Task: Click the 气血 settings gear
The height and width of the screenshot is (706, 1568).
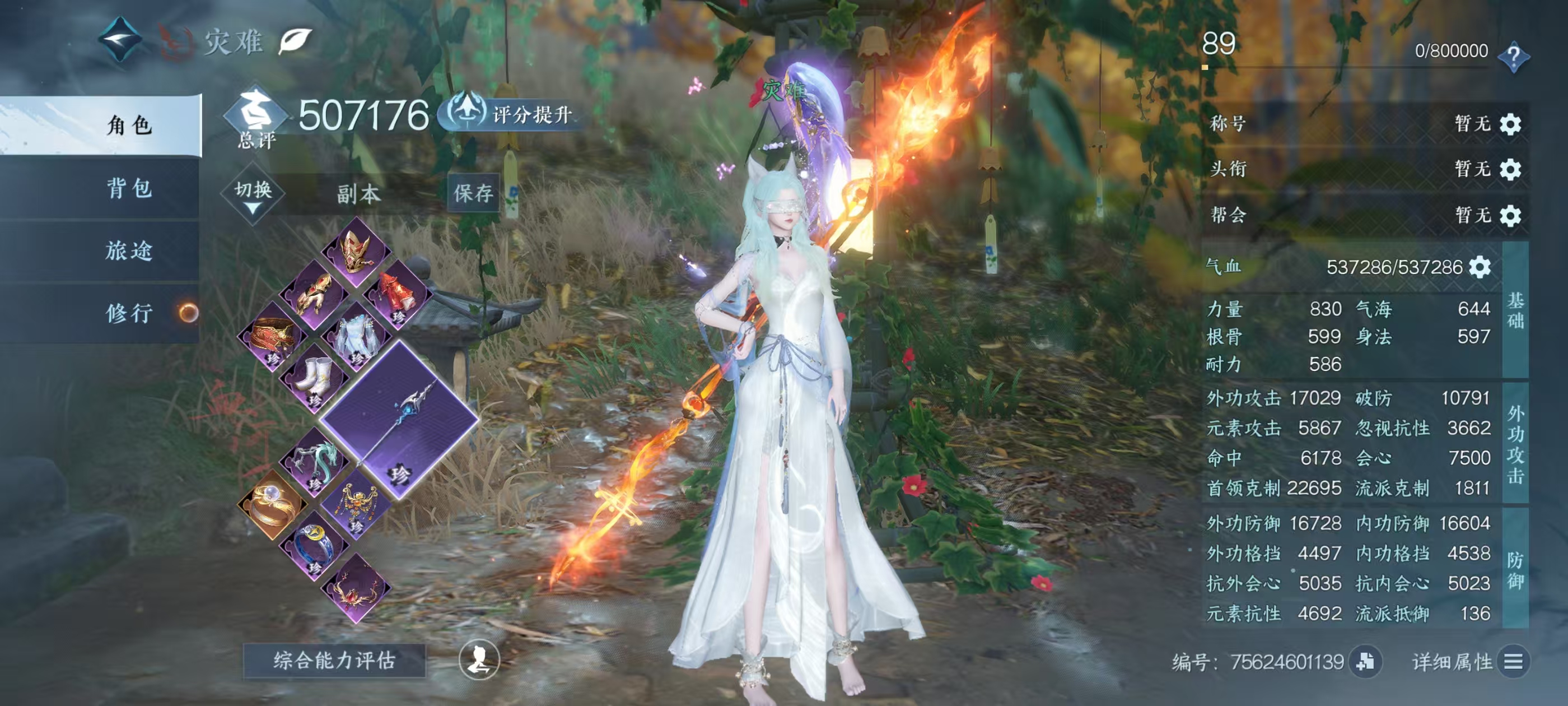Action: click(x=1480, y=267)
